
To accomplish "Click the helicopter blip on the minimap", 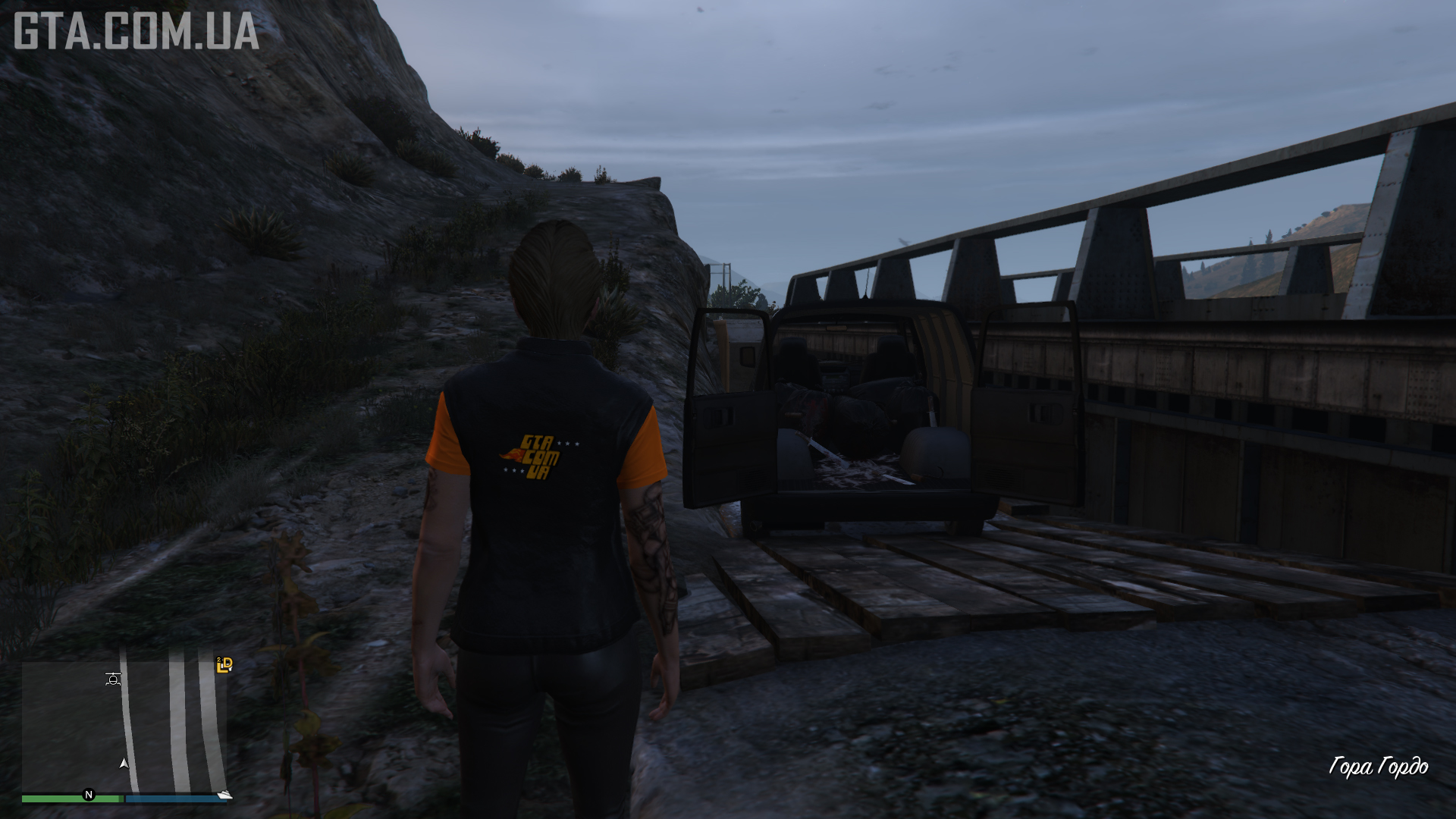I will [x=113, y=679].
